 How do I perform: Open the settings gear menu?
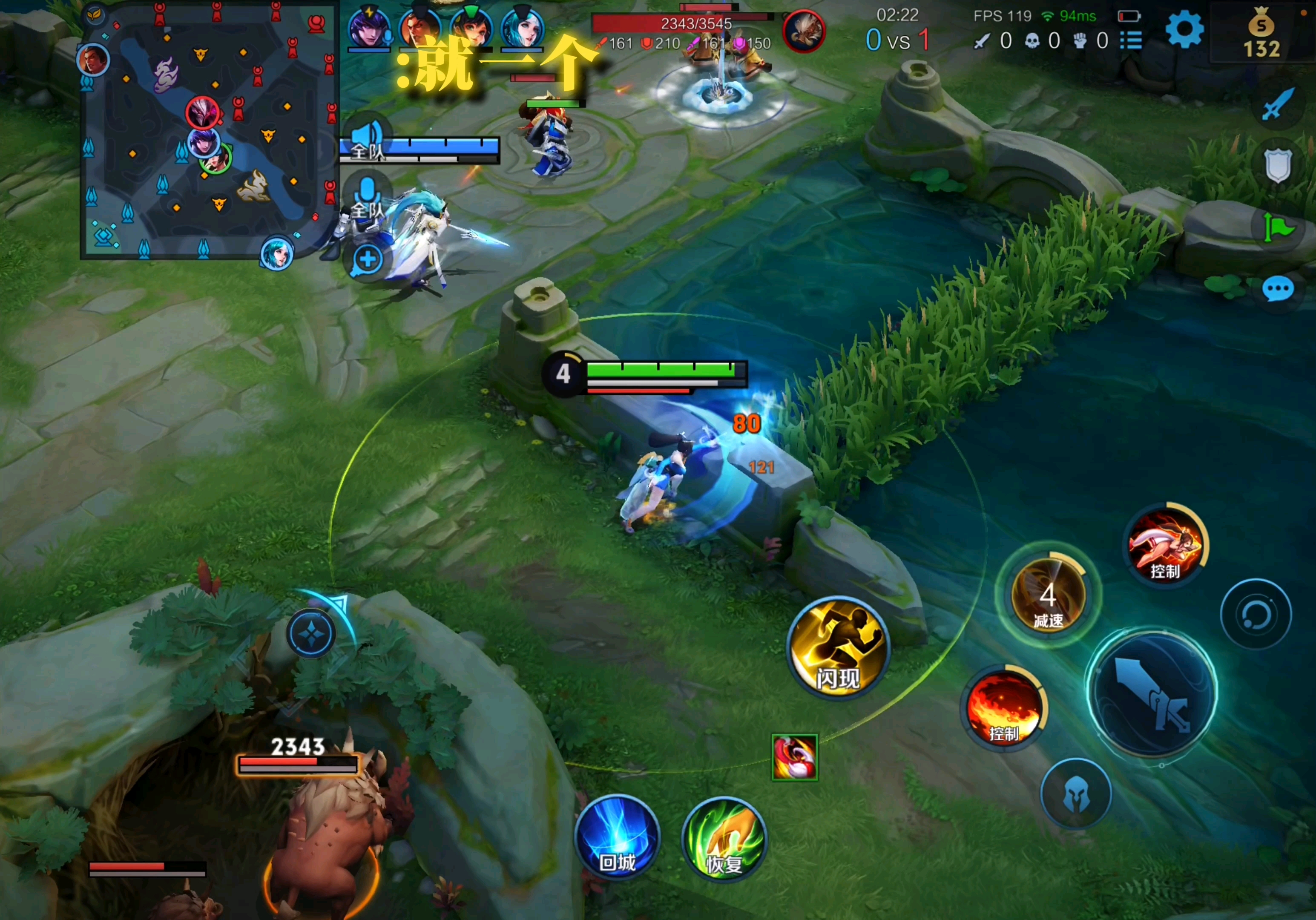[1184, 29]
